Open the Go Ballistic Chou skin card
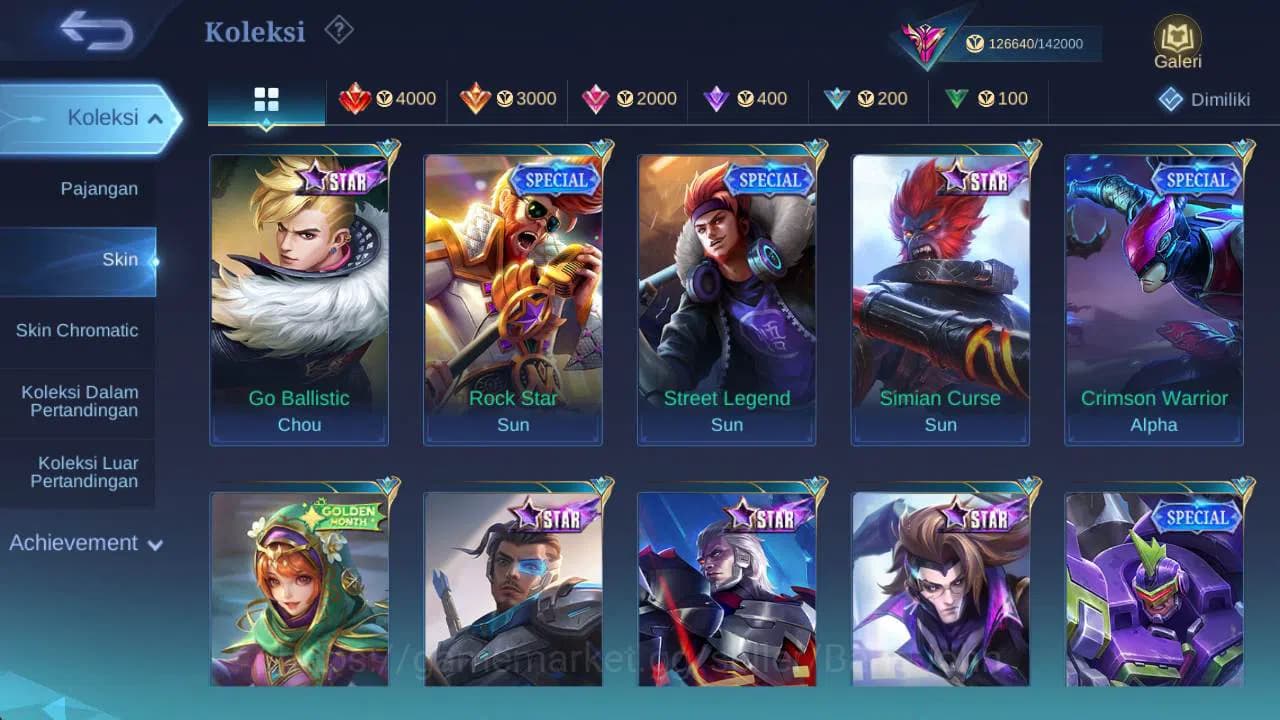The height and width of the screenshot is (720, 1280). click(299, 295)
